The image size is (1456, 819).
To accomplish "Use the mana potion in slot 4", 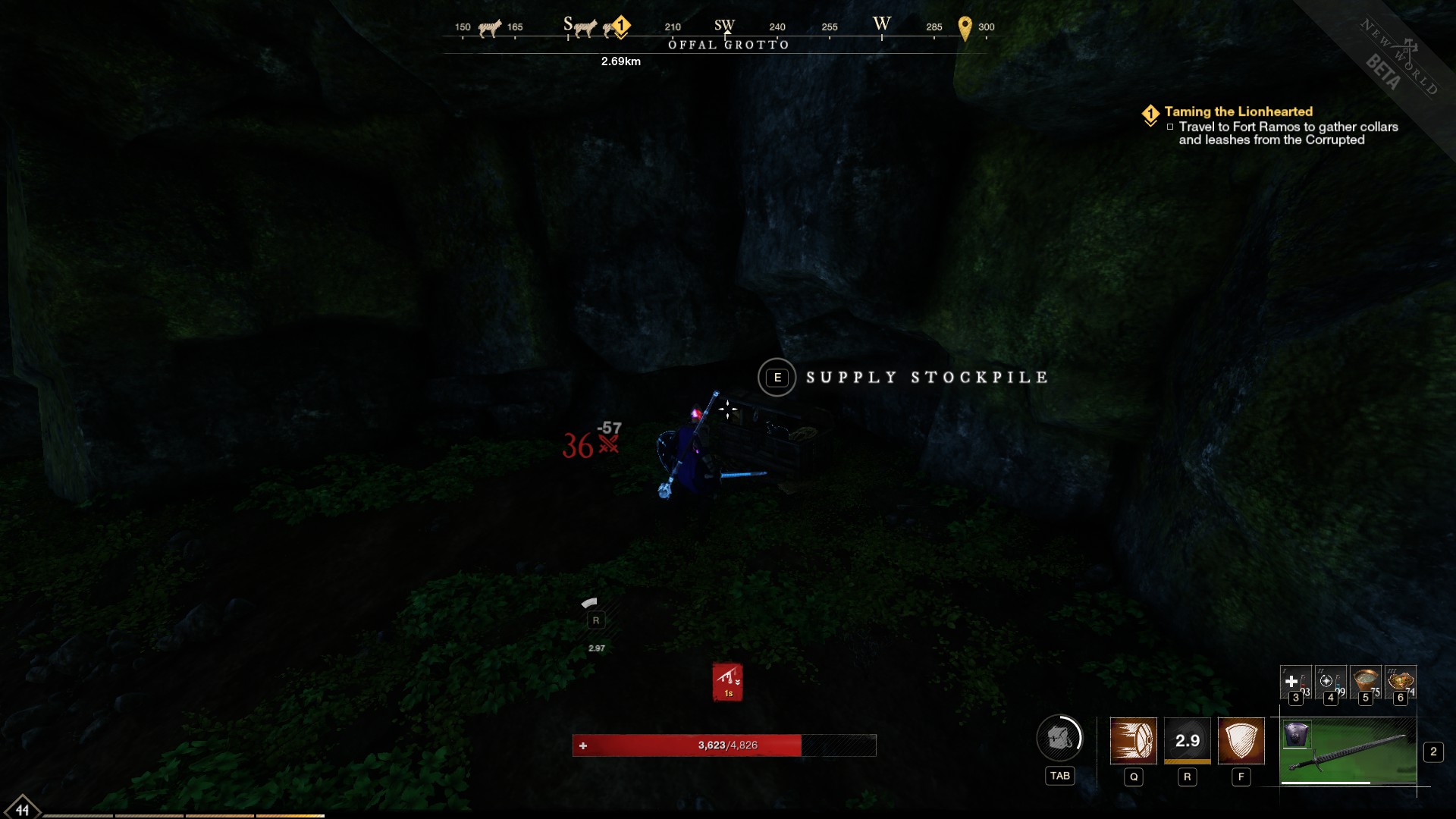I will (x=1331, y=682).
